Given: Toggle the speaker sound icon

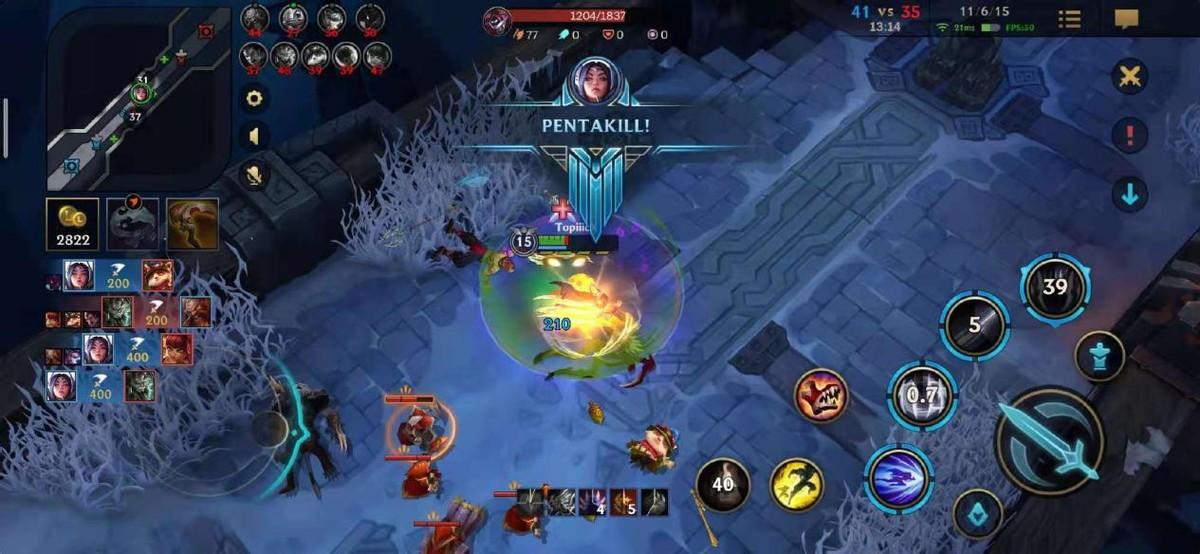Looking at the screenshot, I should (254, 136).
